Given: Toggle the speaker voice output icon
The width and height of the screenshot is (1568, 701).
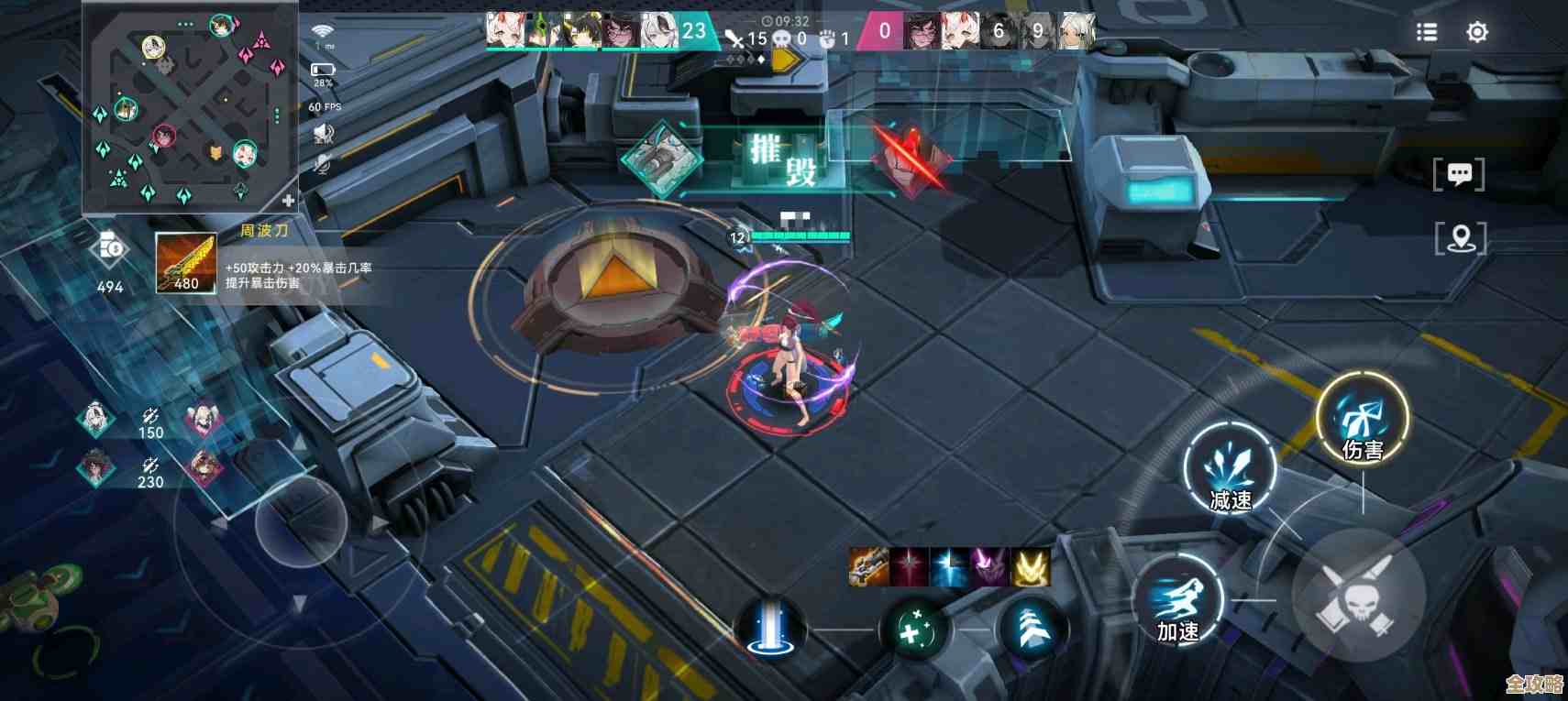Looking at the screenshot, I should tap(323, 135).
